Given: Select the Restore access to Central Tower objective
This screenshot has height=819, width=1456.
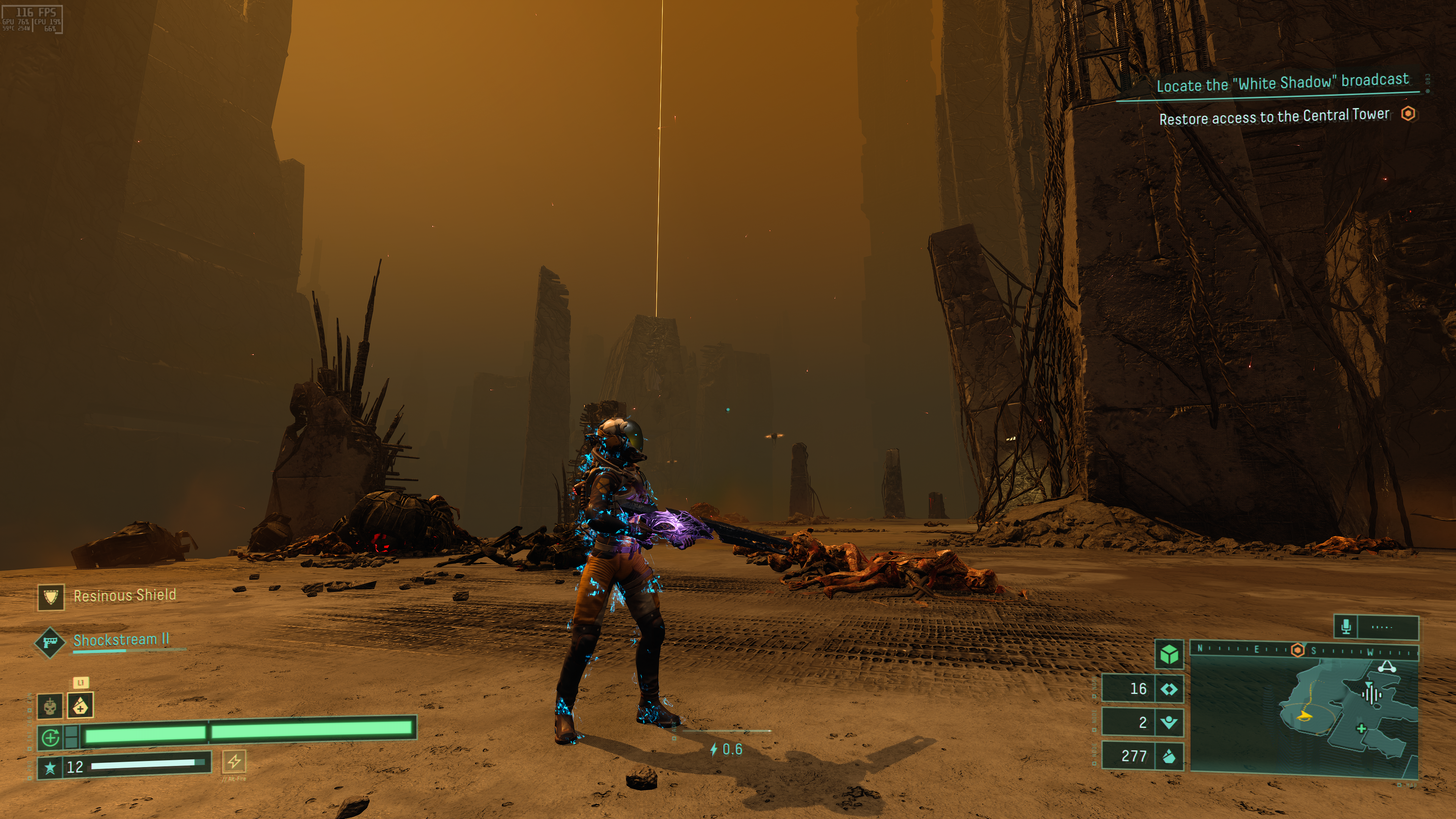Looking at the screenshot, I should pyautogui.click(x=1274, y=117).
